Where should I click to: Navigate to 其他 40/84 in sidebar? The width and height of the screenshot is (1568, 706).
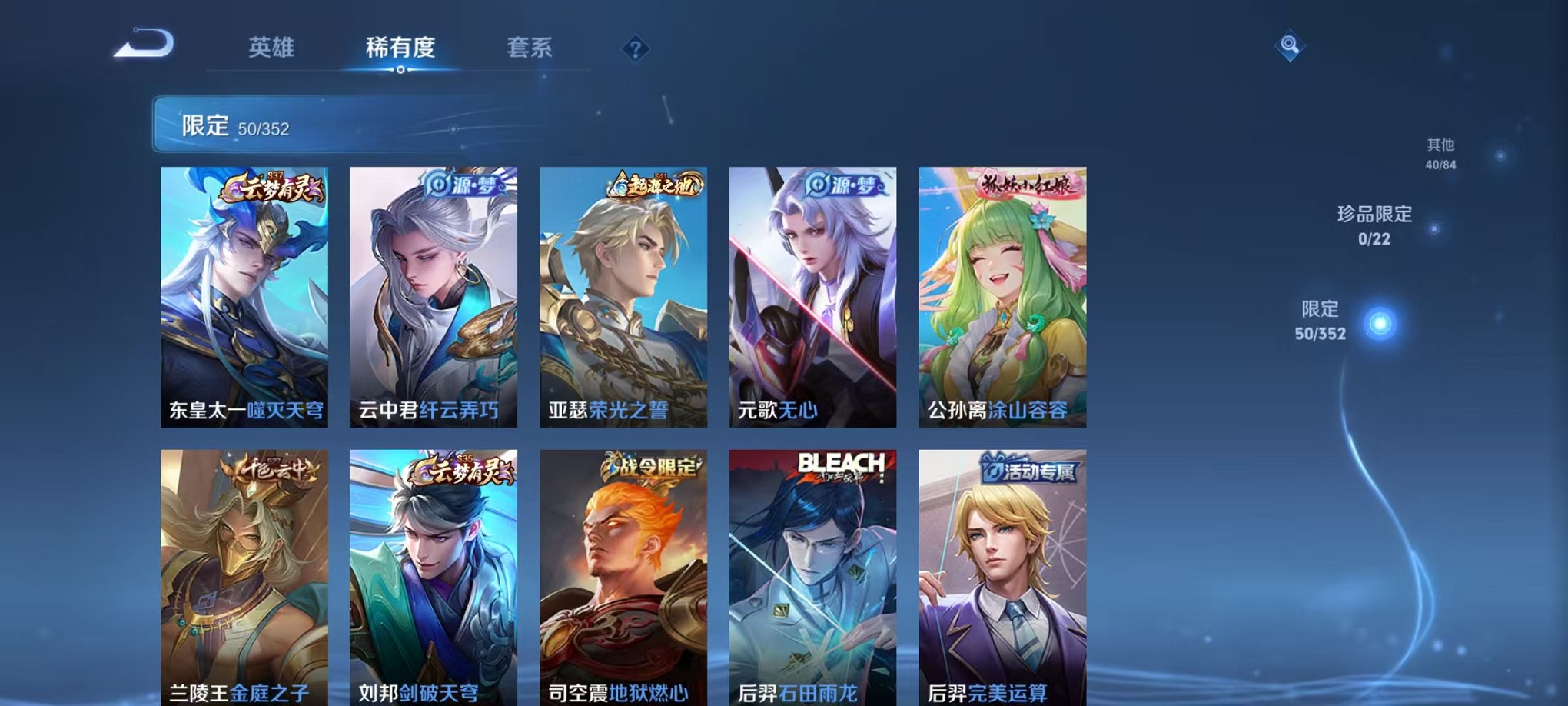pos(1440,151)
